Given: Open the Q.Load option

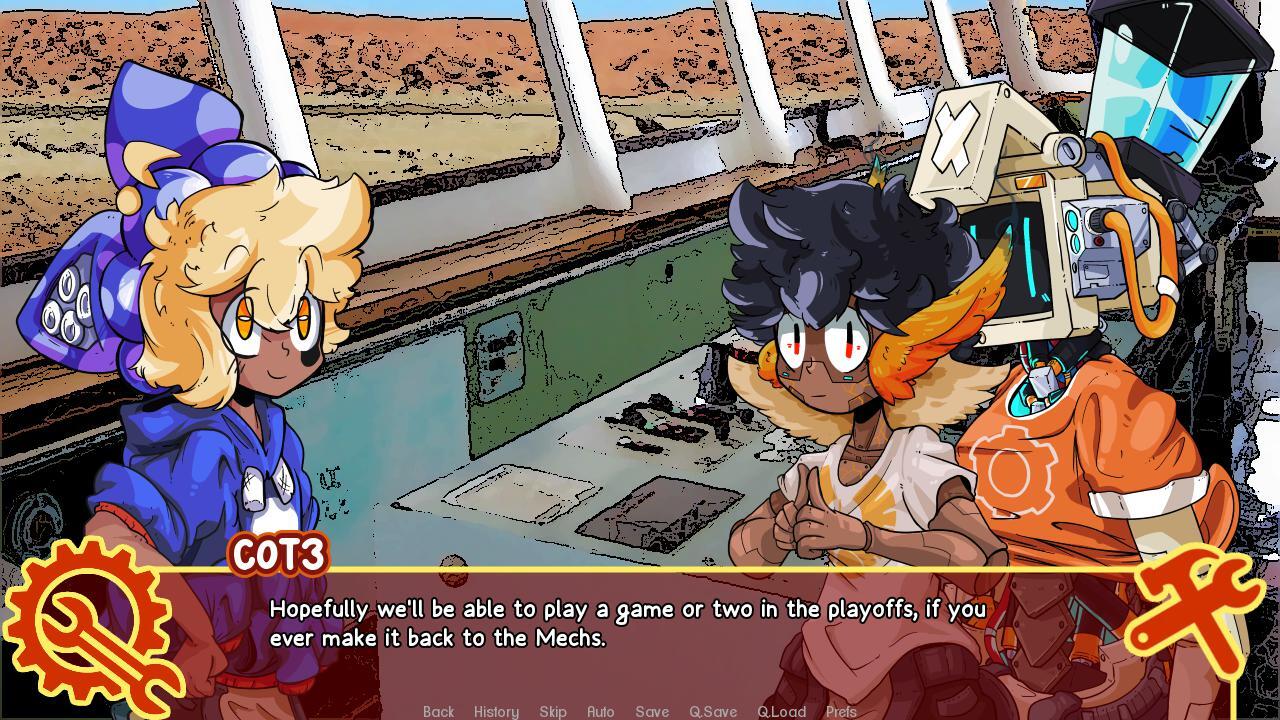Looking at the screenshot, I should tap(782, 711).
